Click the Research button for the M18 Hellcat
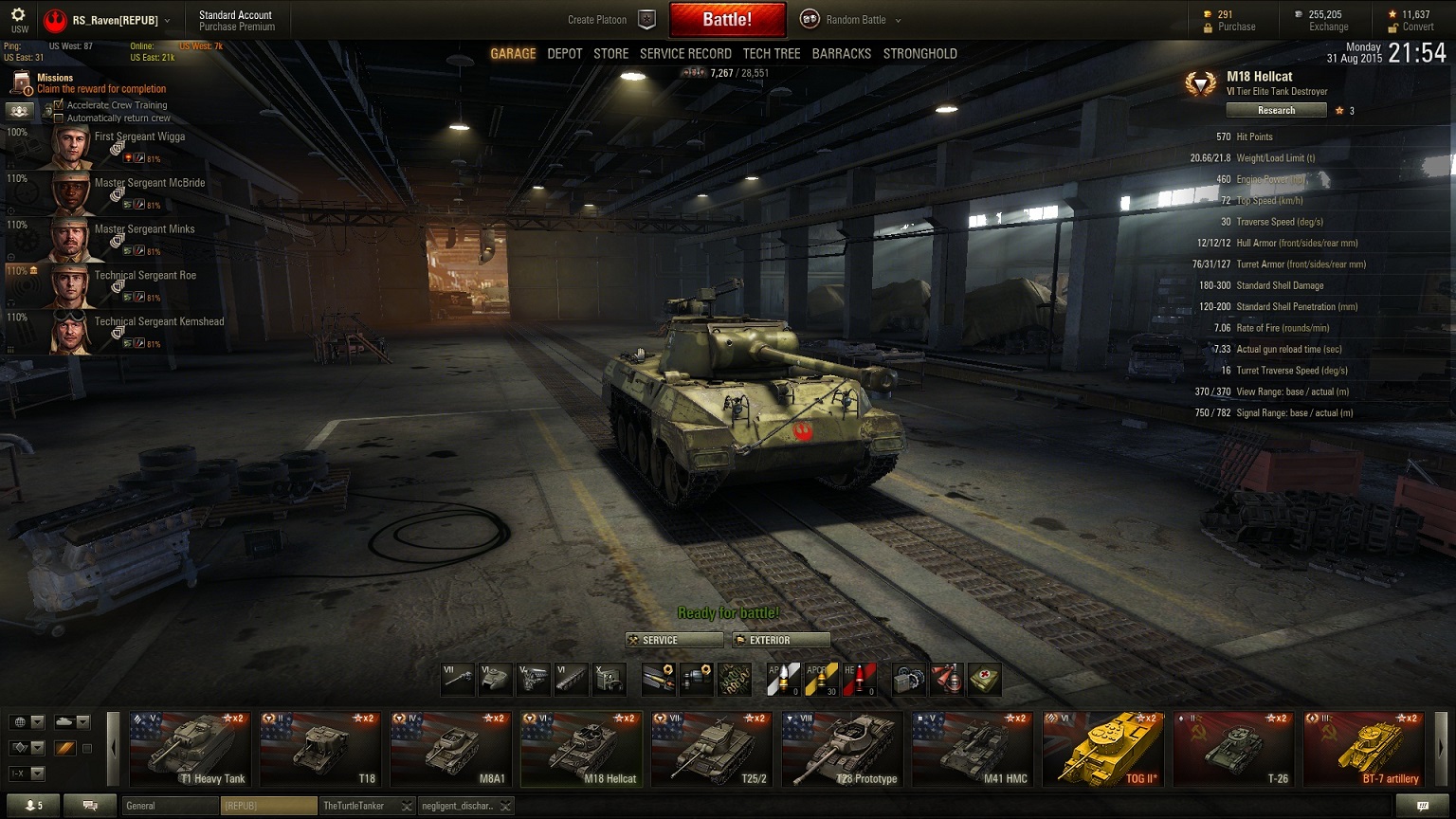Screen dimensions: 1456x819 pyautogui.click(x=1276, y=111)
